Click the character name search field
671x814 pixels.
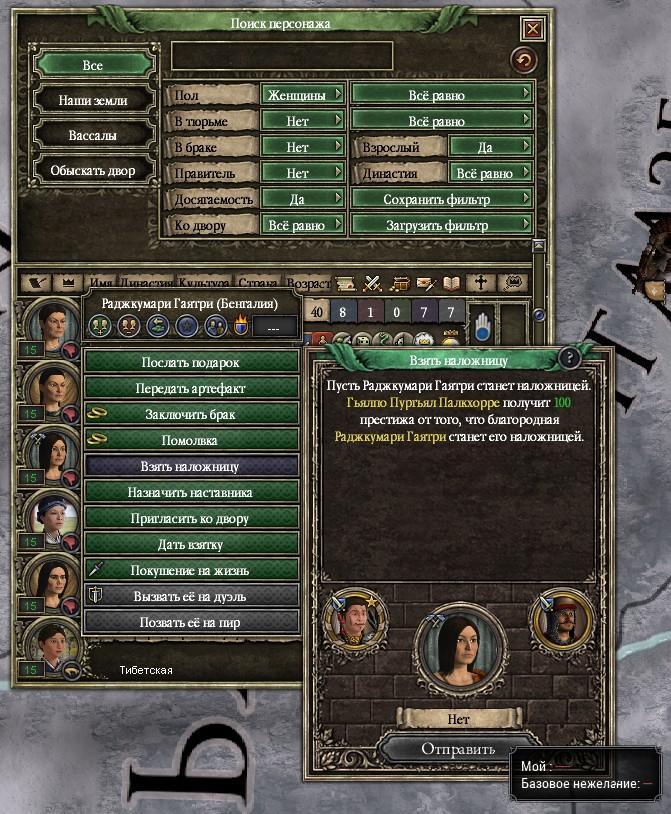point(282,56)
